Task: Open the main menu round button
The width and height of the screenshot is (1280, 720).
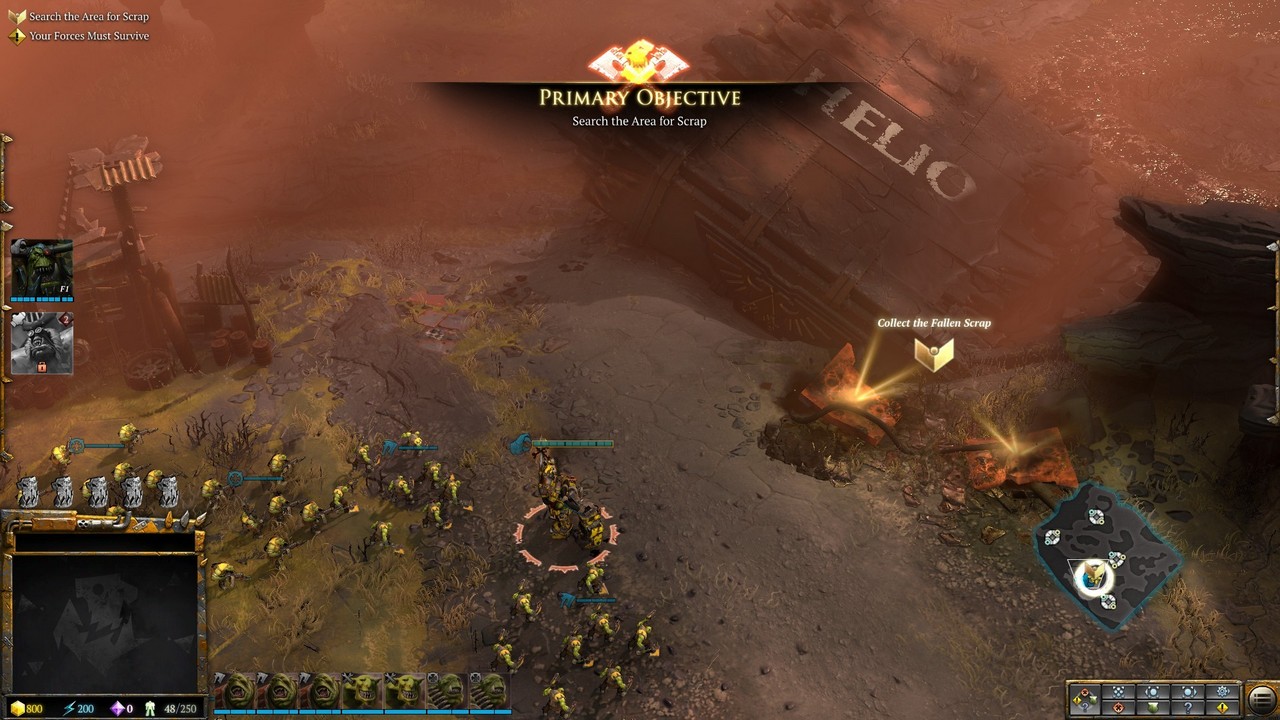Action: coord(1262,699)
